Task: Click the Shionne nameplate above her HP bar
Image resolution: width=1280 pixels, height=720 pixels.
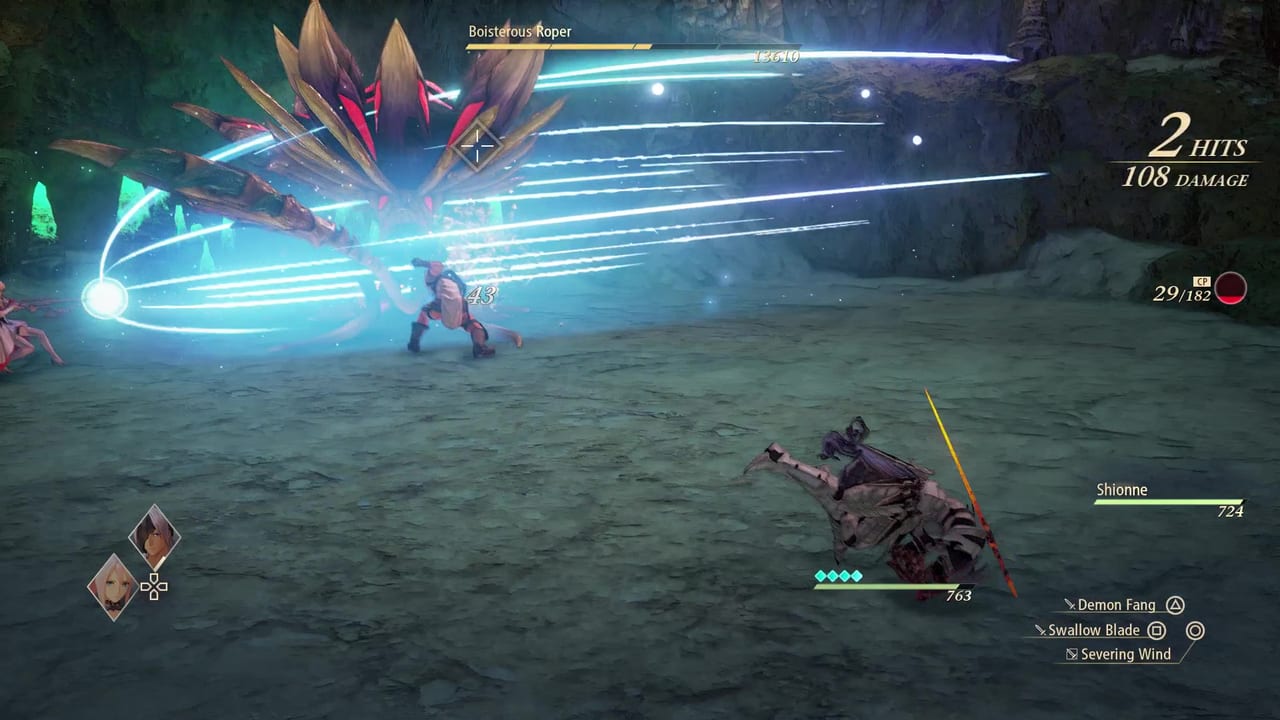Action: pos(1122,490)
